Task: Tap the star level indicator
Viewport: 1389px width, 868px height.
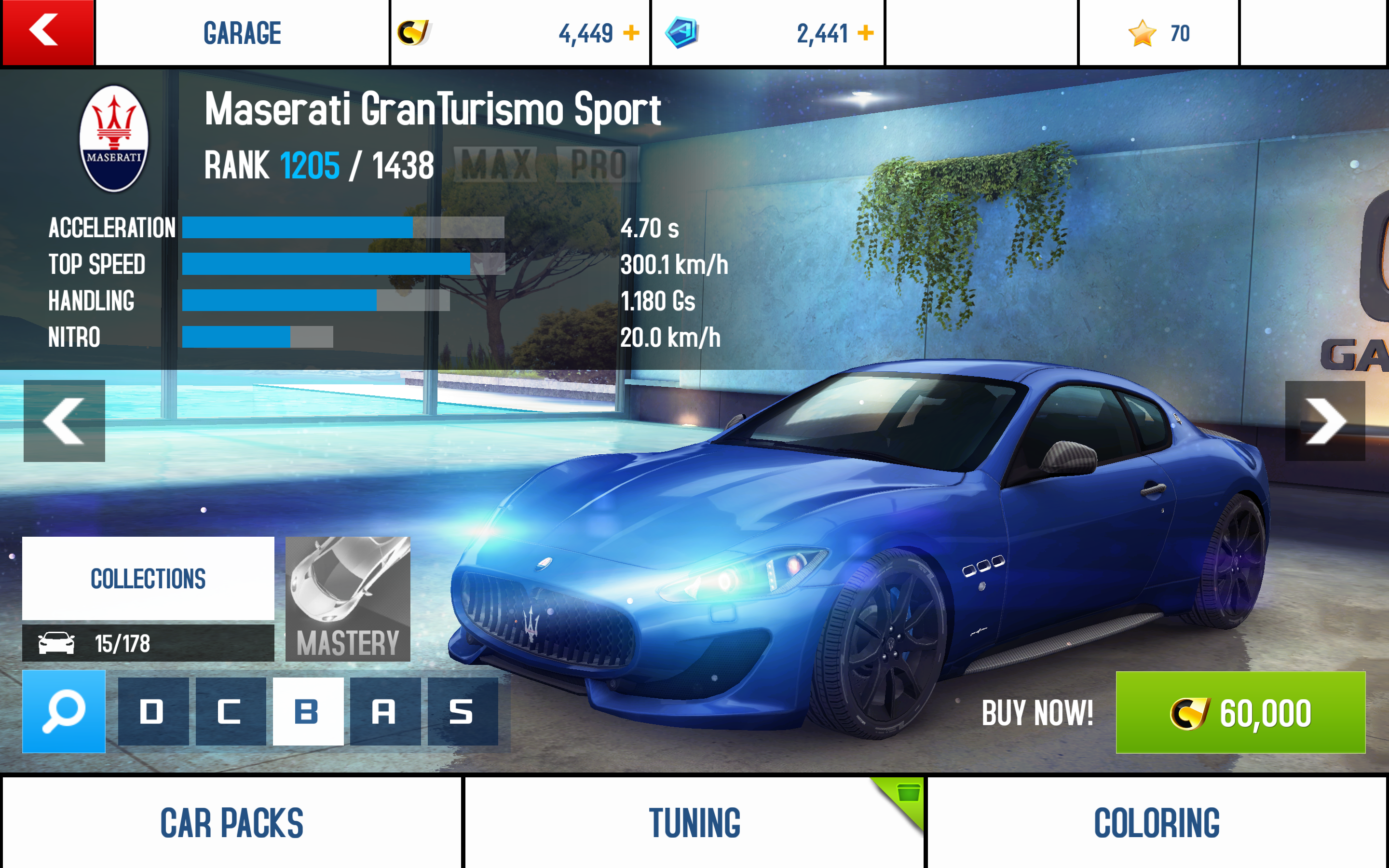Action: pos(1158,33)
